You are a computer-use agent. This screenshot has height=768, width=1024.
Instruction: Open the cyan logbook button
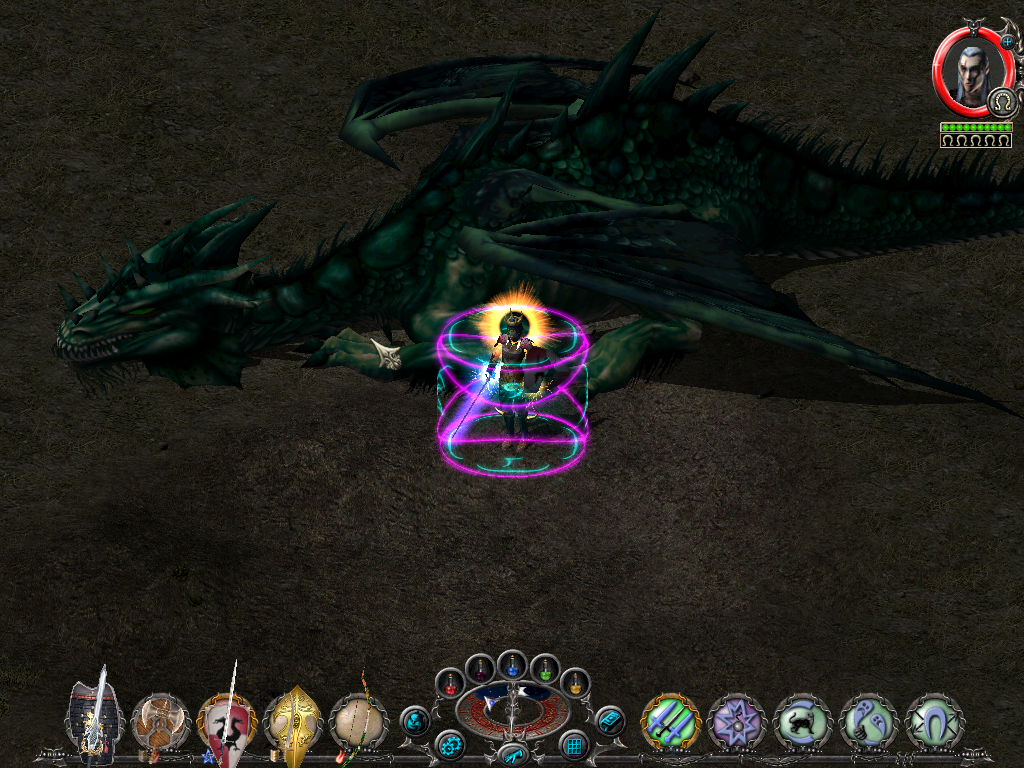[609, 720]
